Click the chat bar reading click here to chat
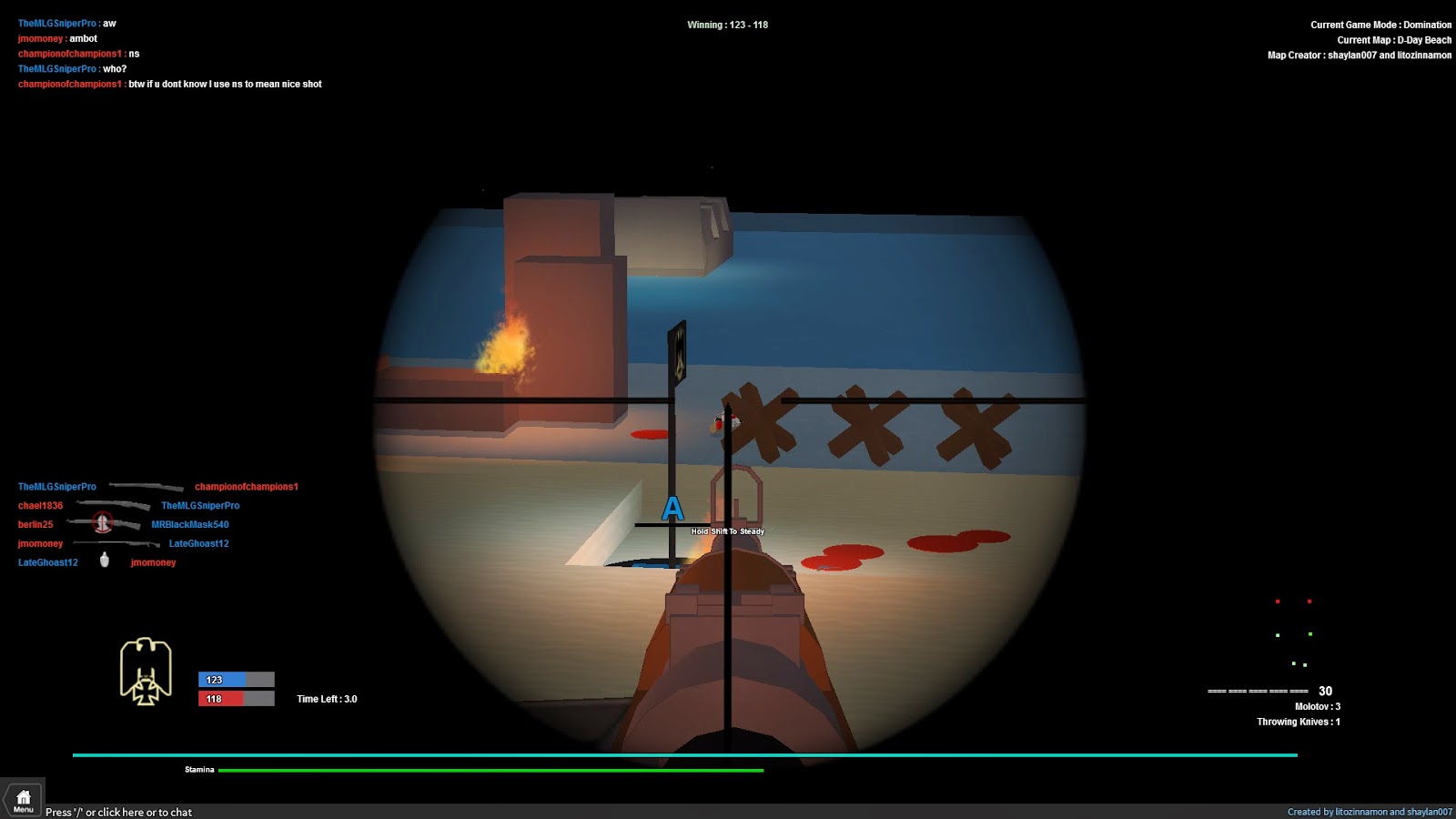The image size is (1456, 819). point(118,812)
